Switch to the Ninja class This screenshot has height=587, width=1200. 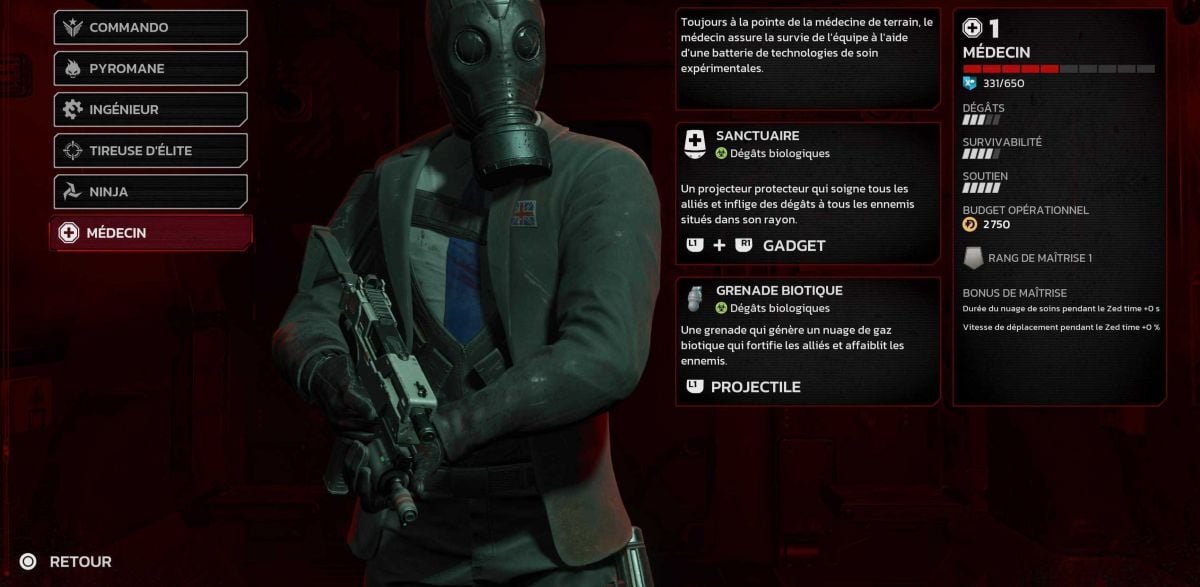150,192
